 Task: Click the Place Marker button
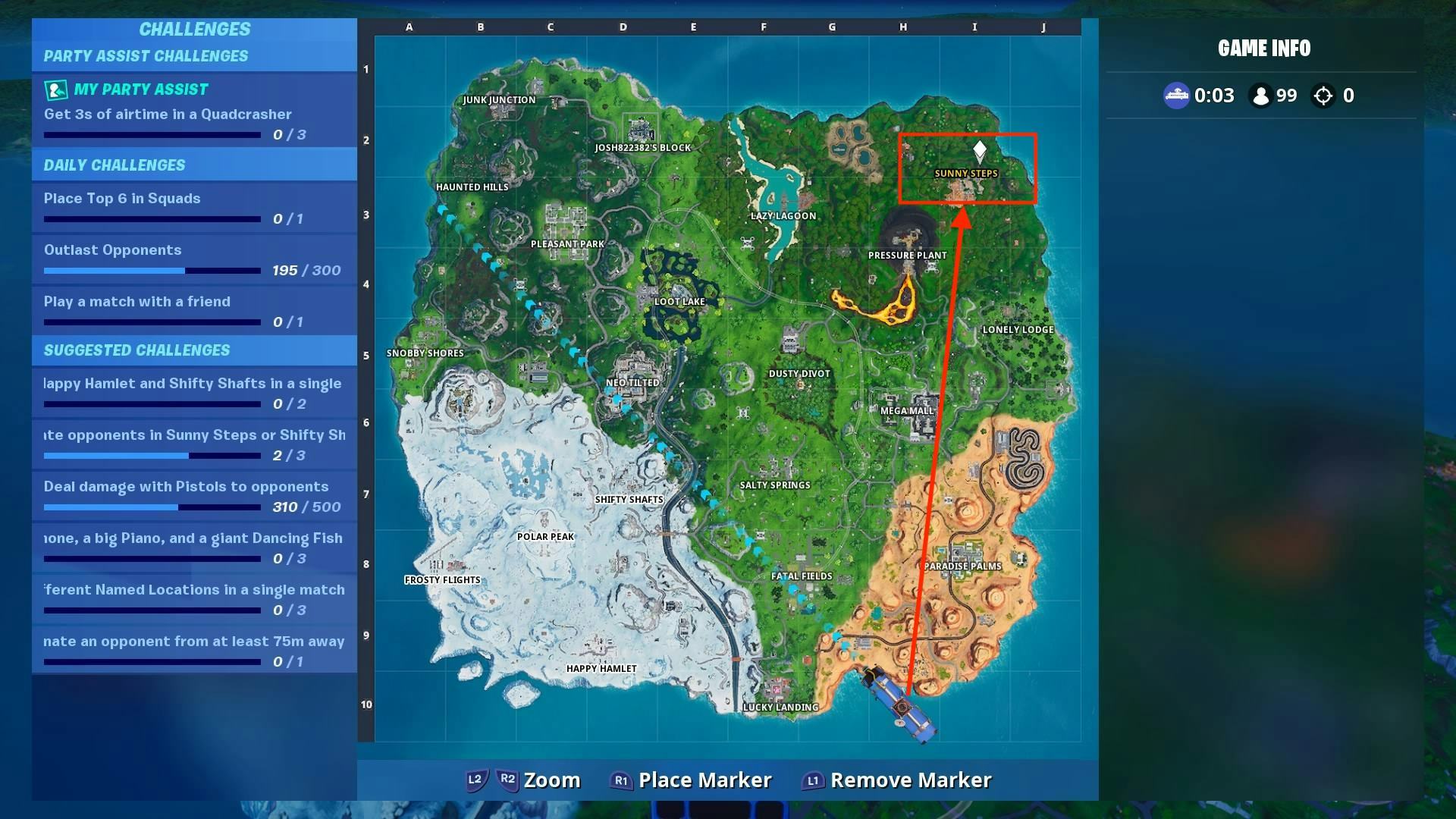[704, 780]
